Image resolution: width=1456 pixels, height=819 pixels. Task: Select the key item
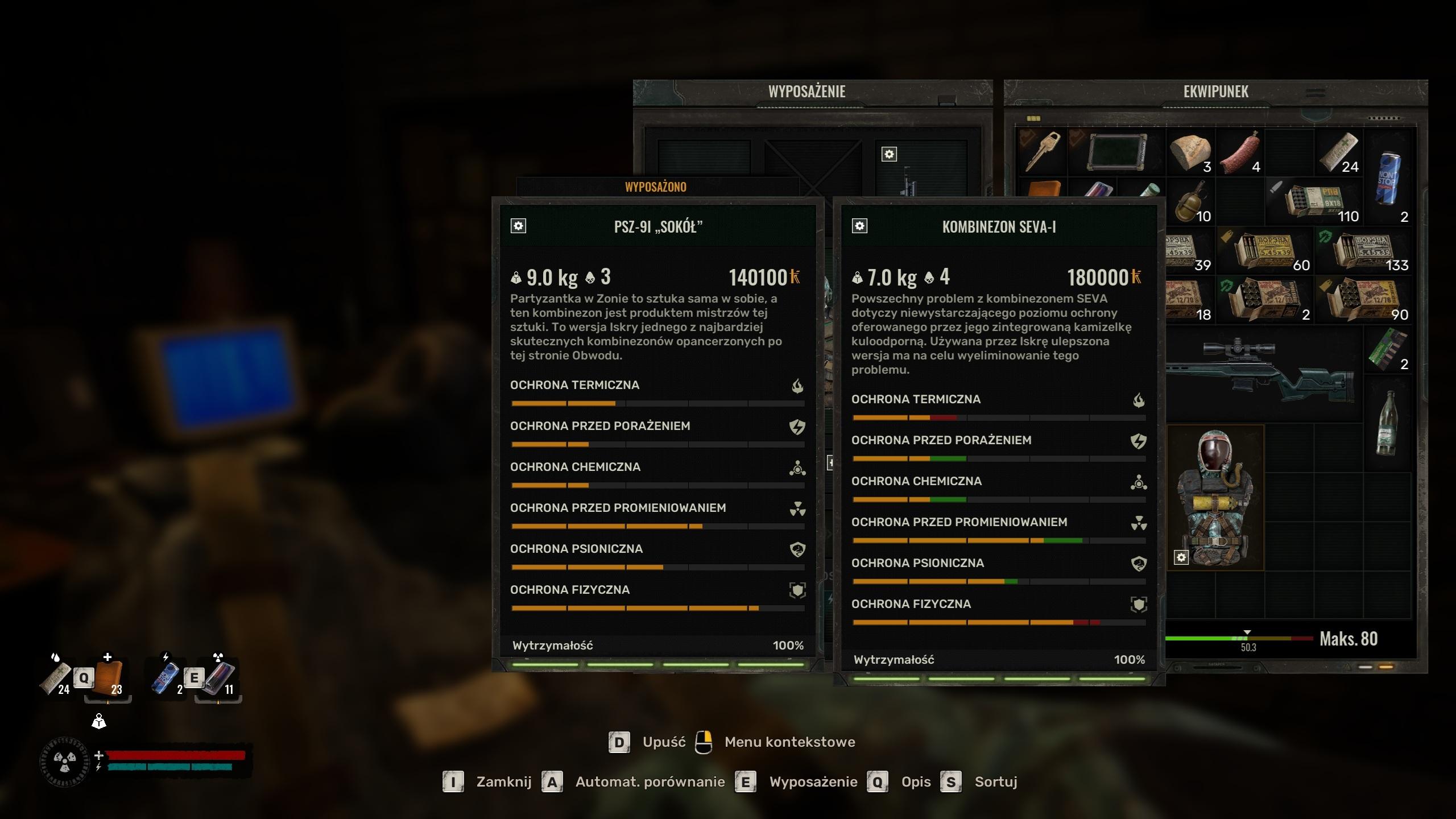(1042, 152)
